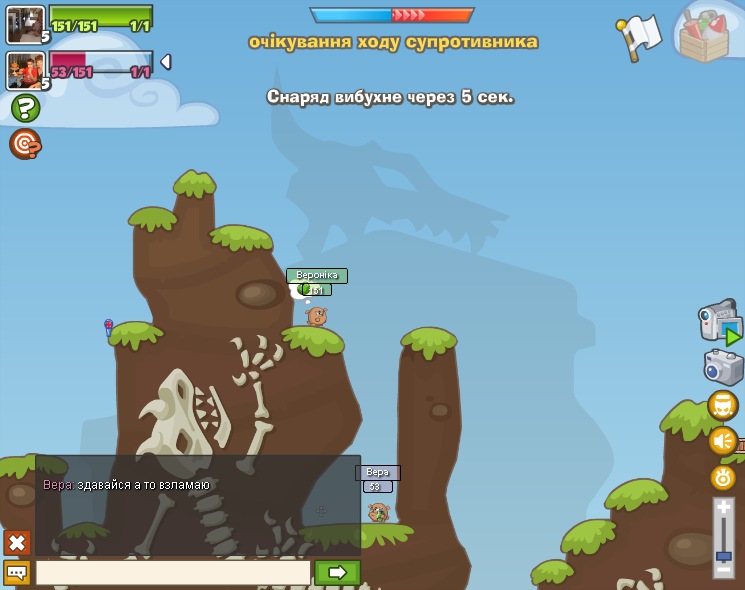This screenshot has height=590, width=745.
Task: Toggle the chat speech bubble button
Action: tap(17, 572)
